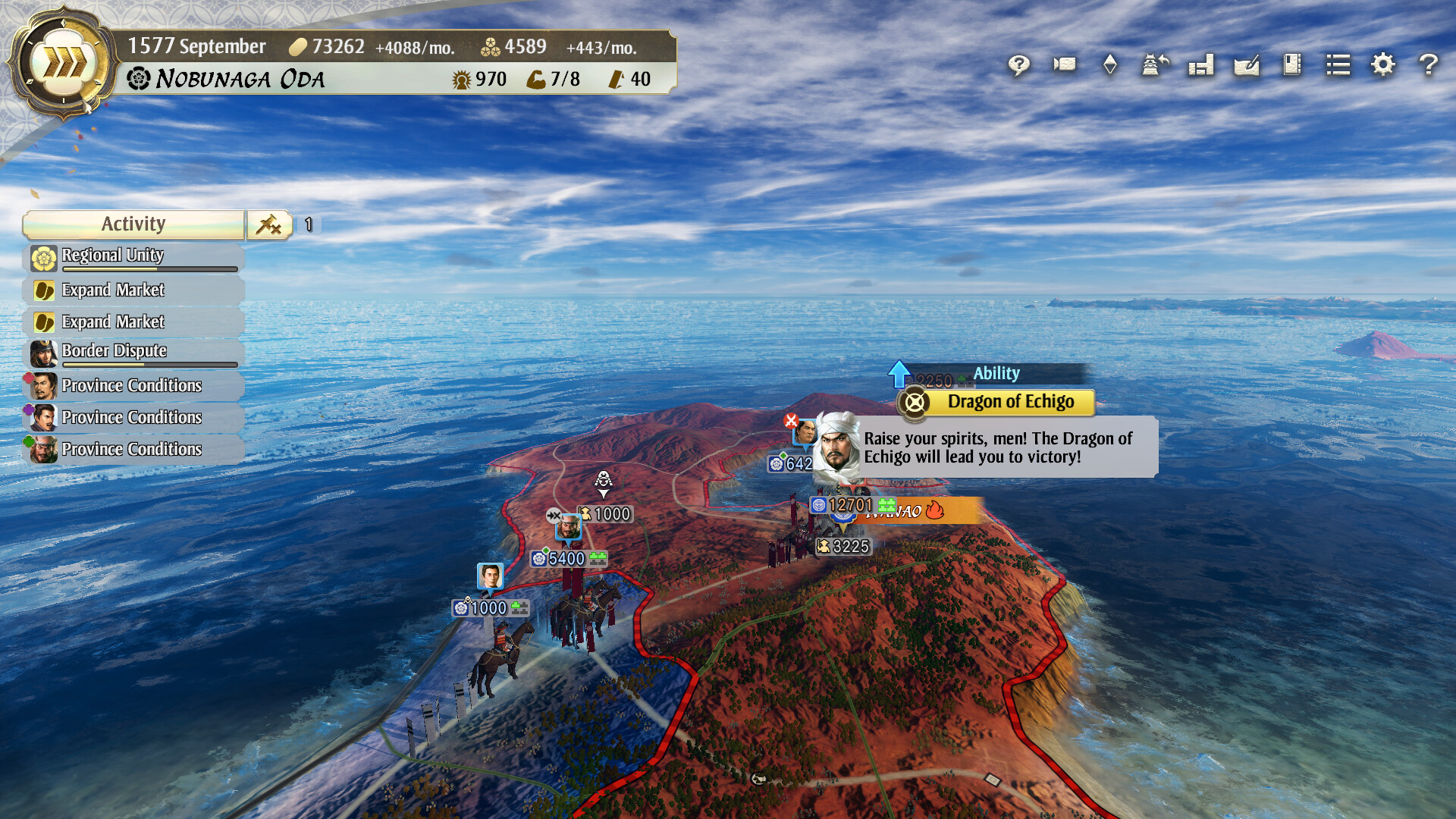Select the video camera event replay icon
Image resolution: width=1456 pixels, height=819 pixels.
pos(1063,66)
